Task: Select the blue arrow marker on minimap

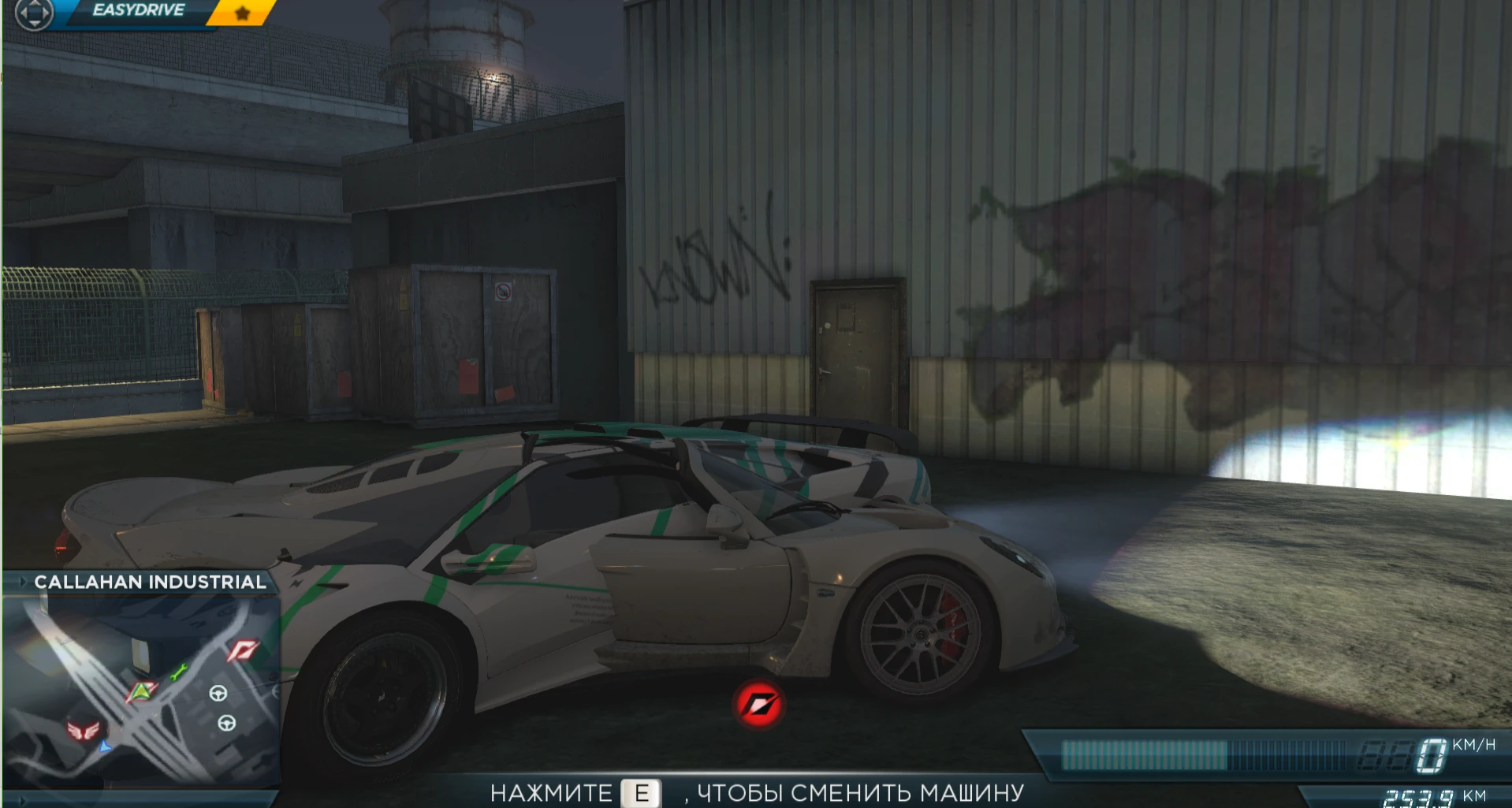Action: coord(104,747)
